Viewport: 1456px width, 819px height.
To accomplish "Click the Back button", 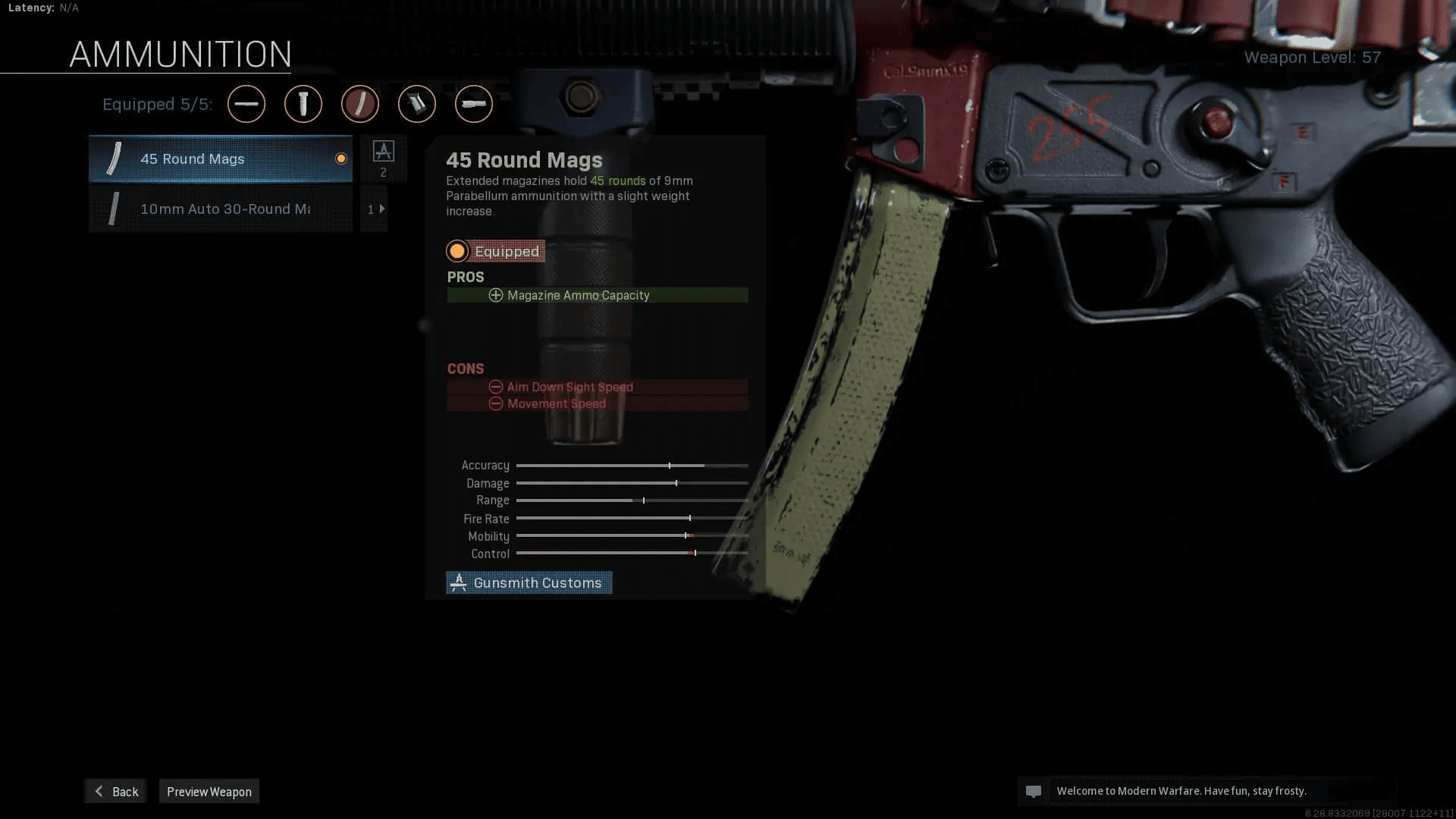I will tap(115, 791).
